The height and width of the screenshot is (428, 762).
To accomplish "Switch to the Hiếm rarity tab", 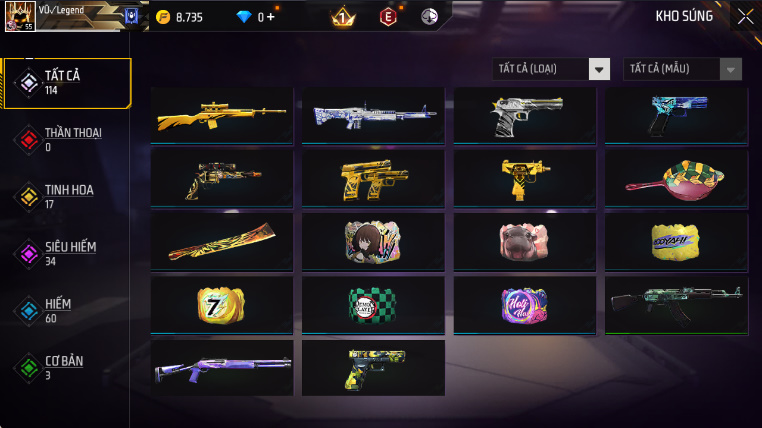I will (66, 310).
